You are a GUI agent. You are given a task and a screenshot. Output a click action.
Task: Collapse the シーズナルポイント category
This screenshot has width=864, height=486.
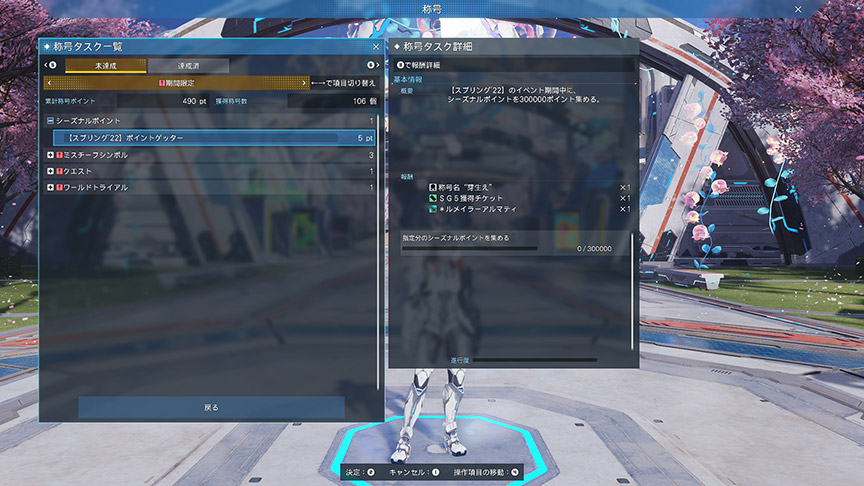point(50,121)
